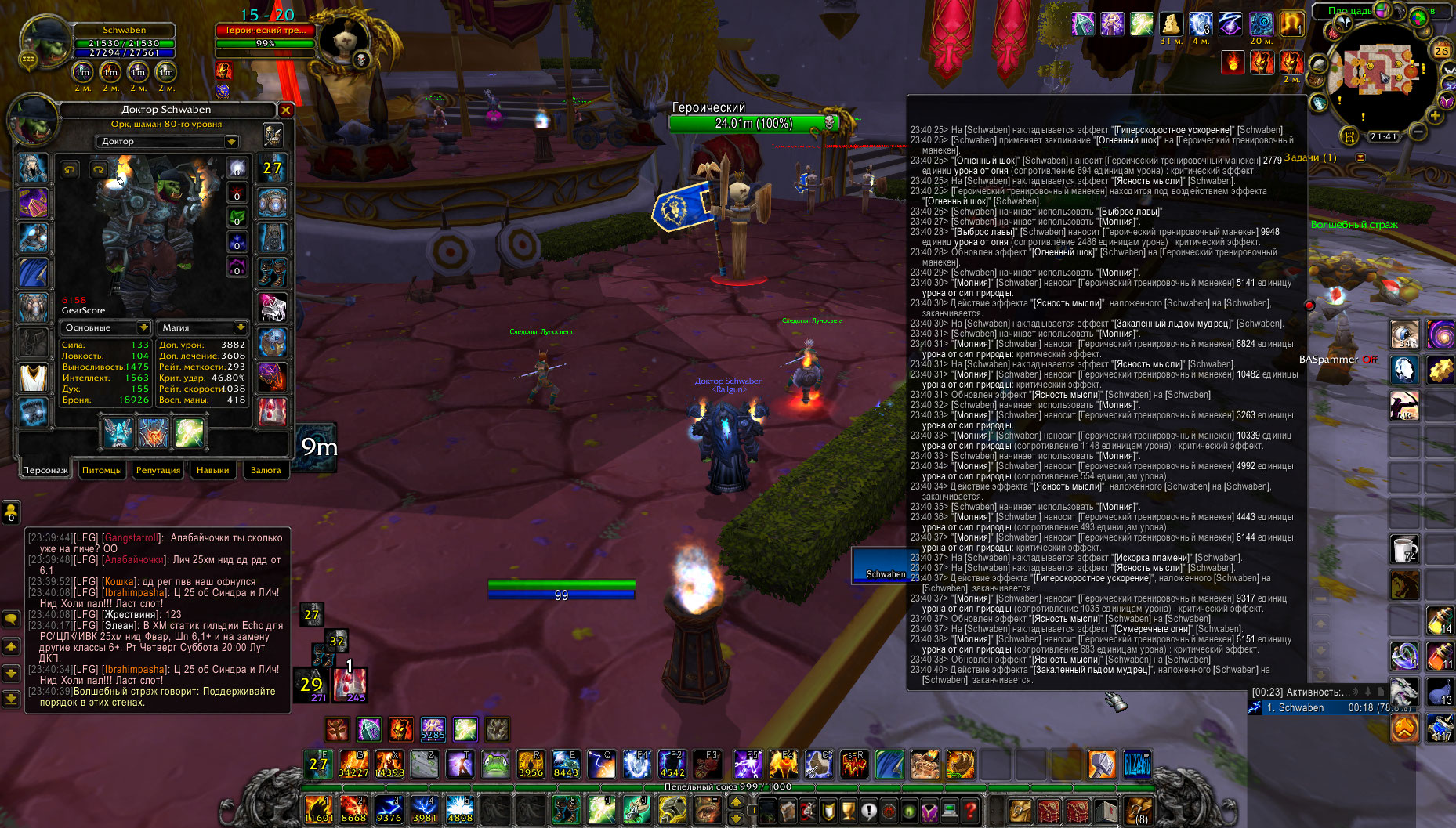
Task: Open the Доктор title dropdown
Action: point(231,142)
